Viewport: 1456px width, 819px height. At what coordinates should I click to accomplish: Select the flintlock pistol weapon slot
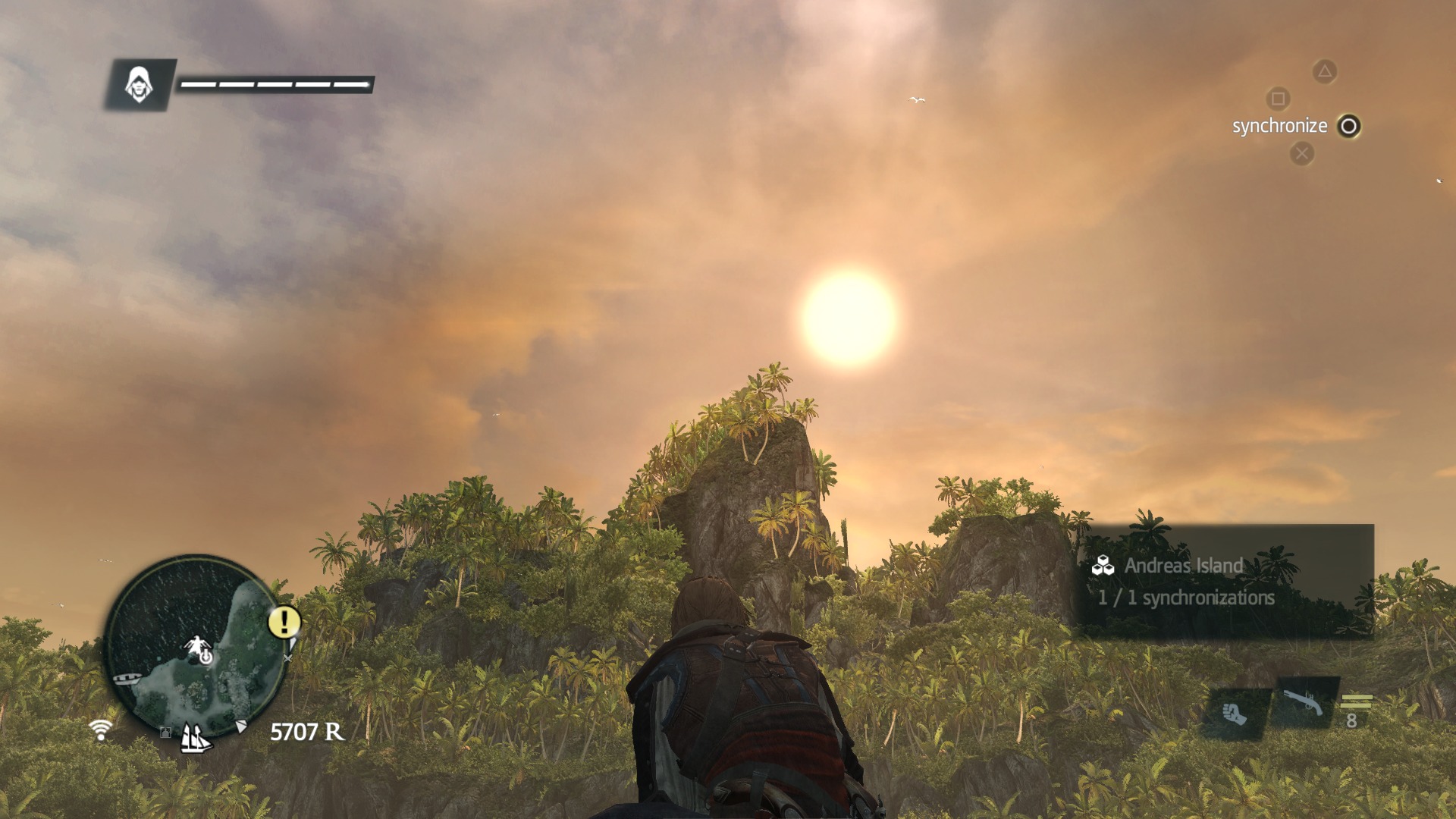coord(1303,703)
